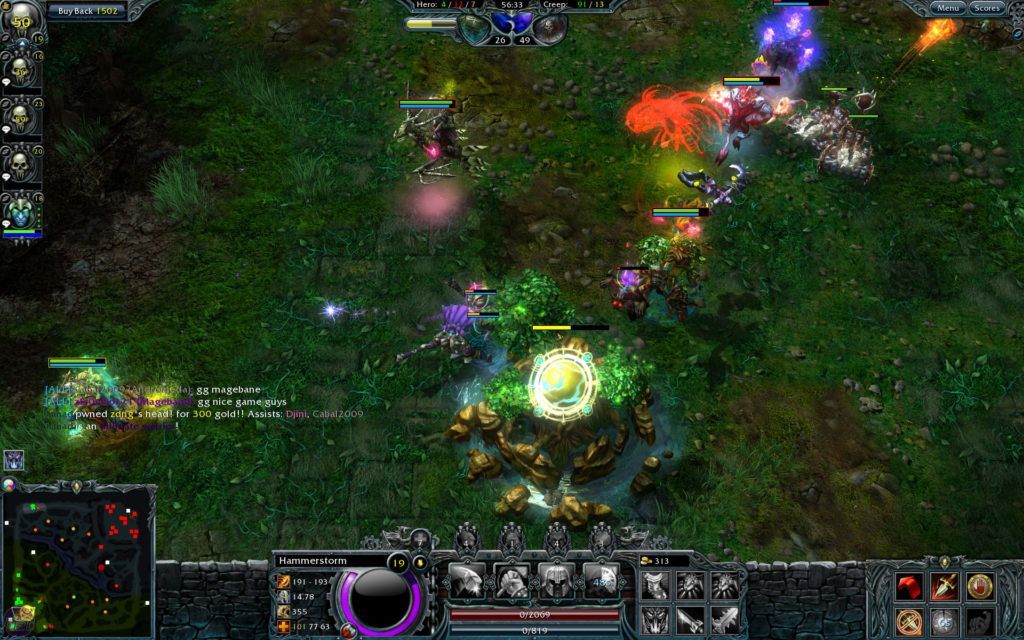Activate the first Hammerstorm ability icon
The height and width of the screenshot is (640, 1024).
tap(467, 580)
